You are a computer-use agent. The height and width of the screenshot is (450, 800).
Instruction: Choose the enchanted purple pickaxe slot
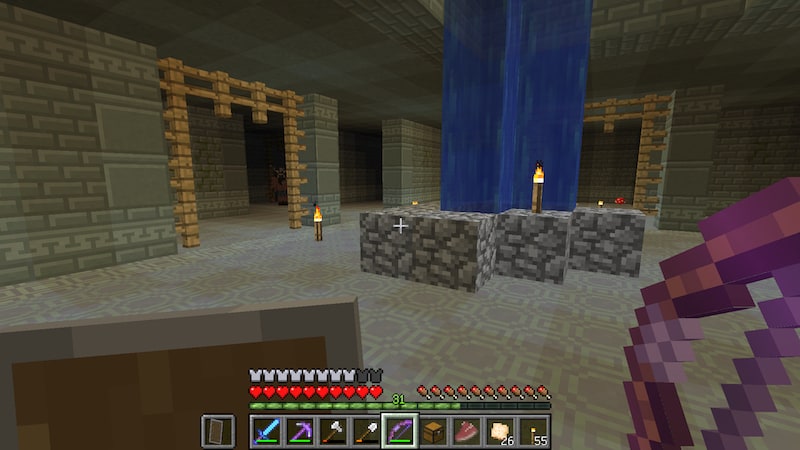[300, 431]
